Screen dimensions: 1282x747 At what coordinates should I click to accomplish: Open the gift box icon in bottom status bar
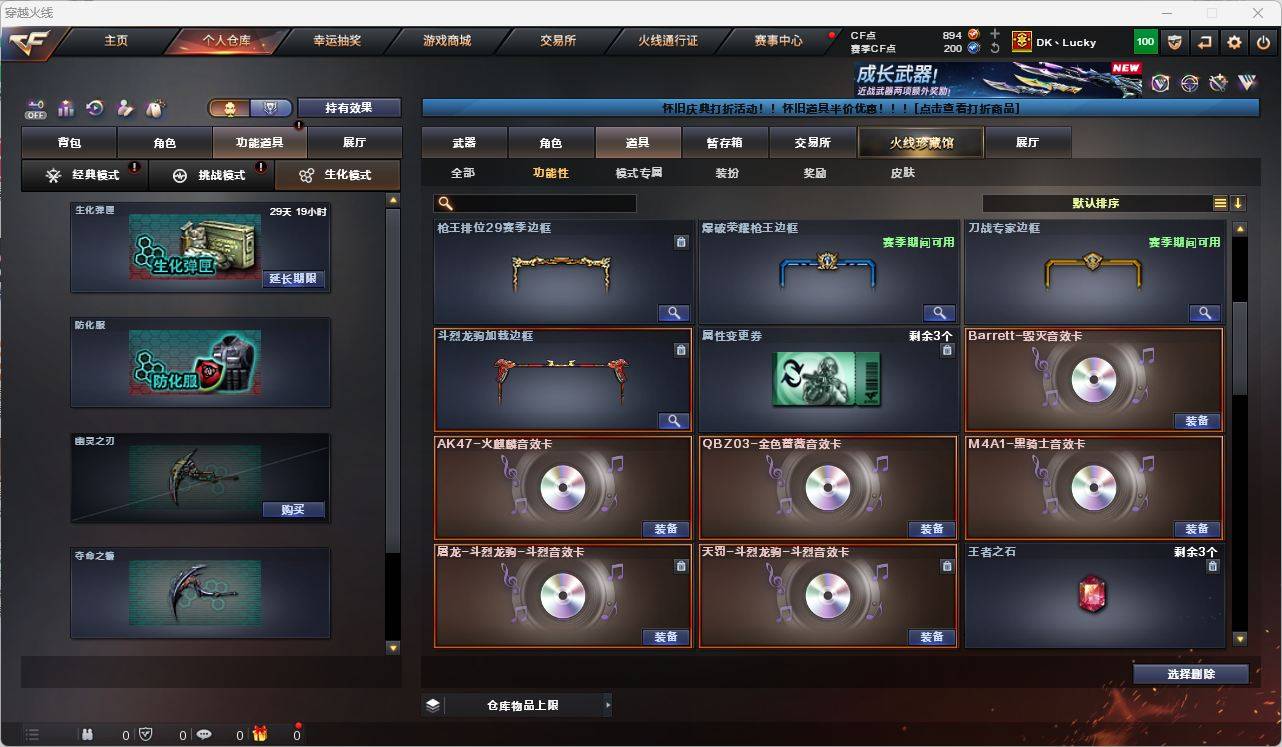258,733
